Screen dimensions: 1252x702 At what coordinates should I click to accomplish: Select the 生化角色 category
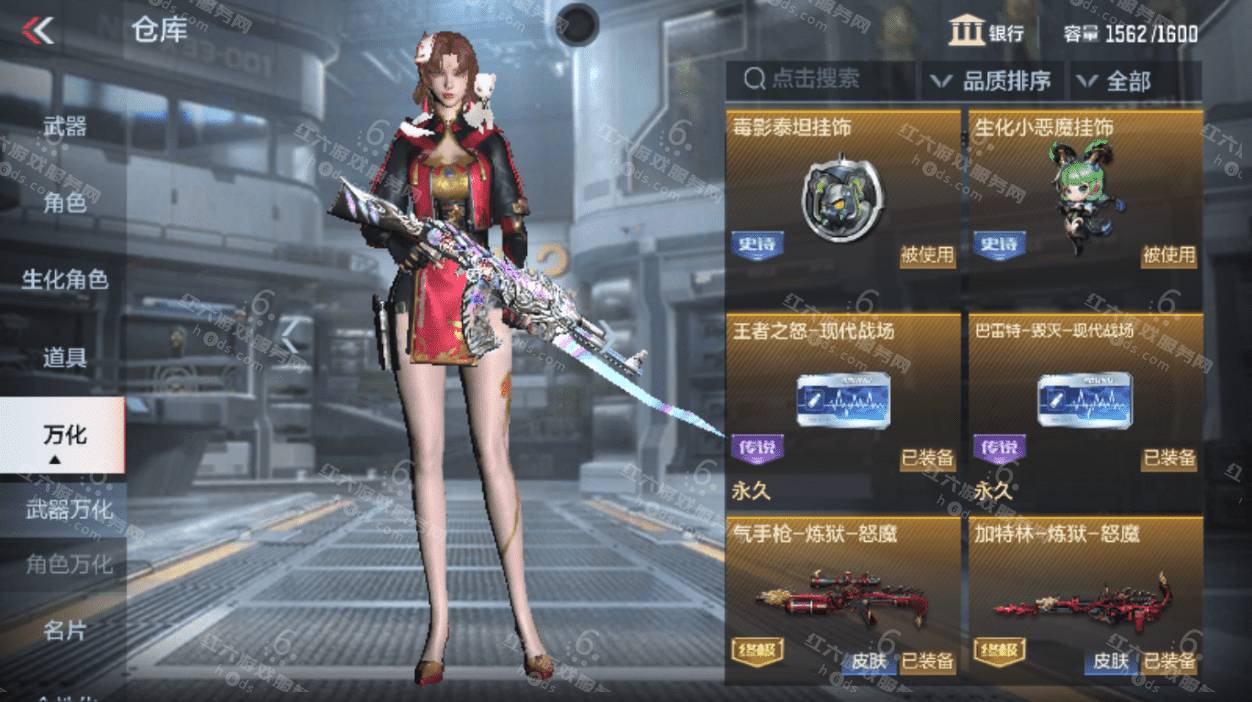tap(64, 279)
